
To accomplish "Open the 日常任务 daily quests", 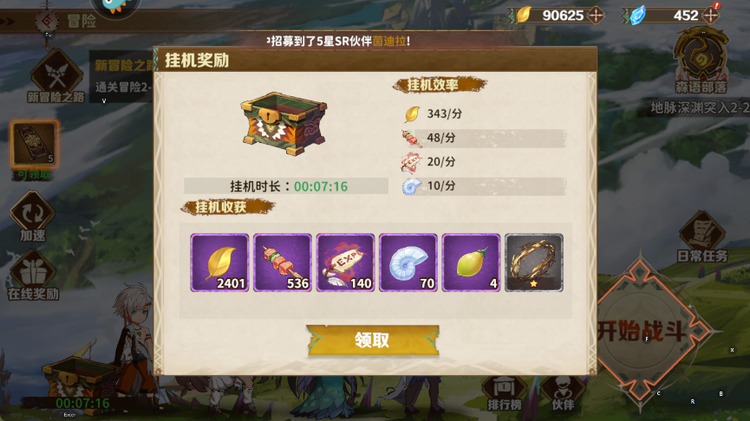I will 702,237.
